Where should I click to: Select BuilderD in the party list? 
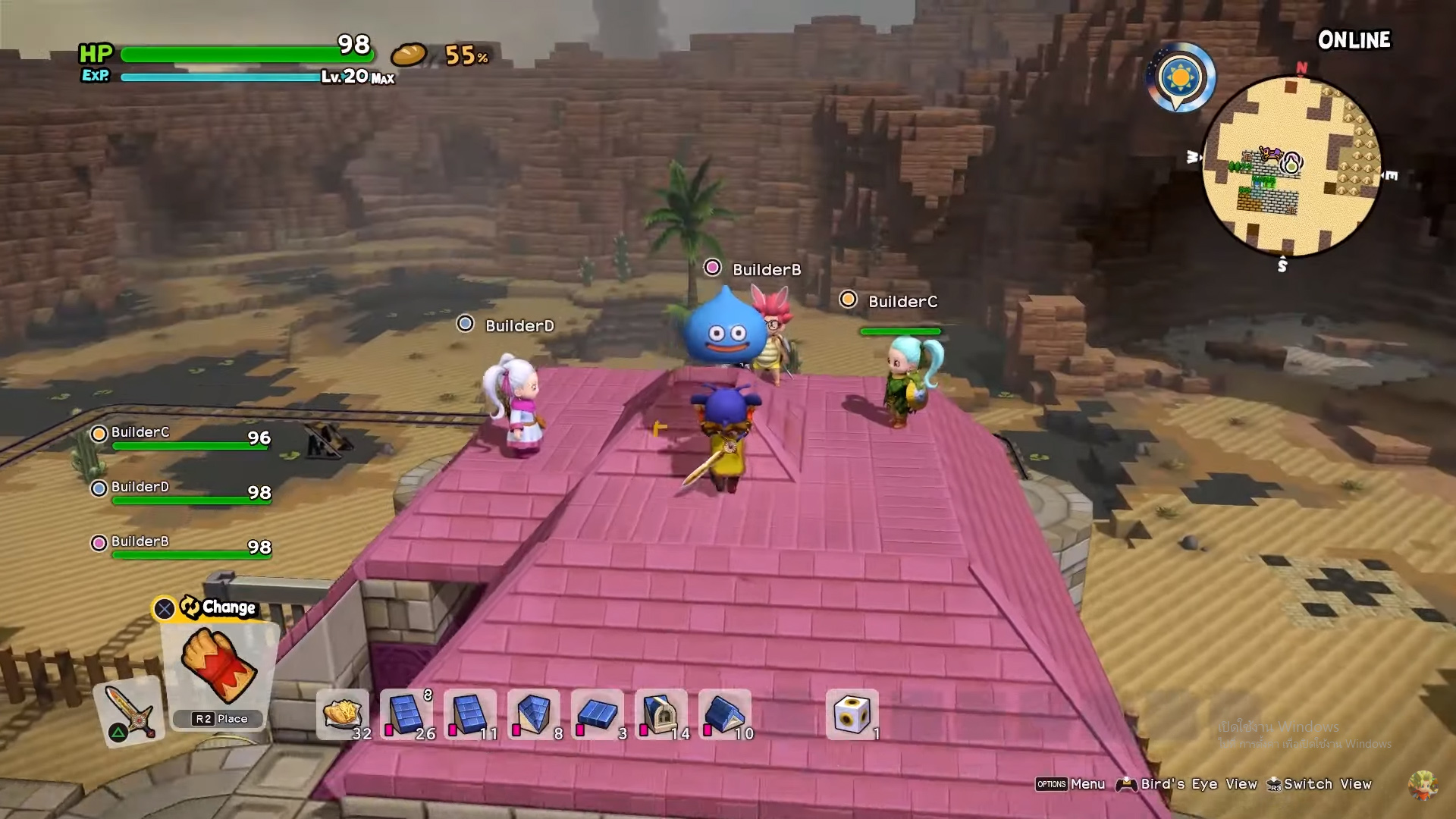point(140,488)
